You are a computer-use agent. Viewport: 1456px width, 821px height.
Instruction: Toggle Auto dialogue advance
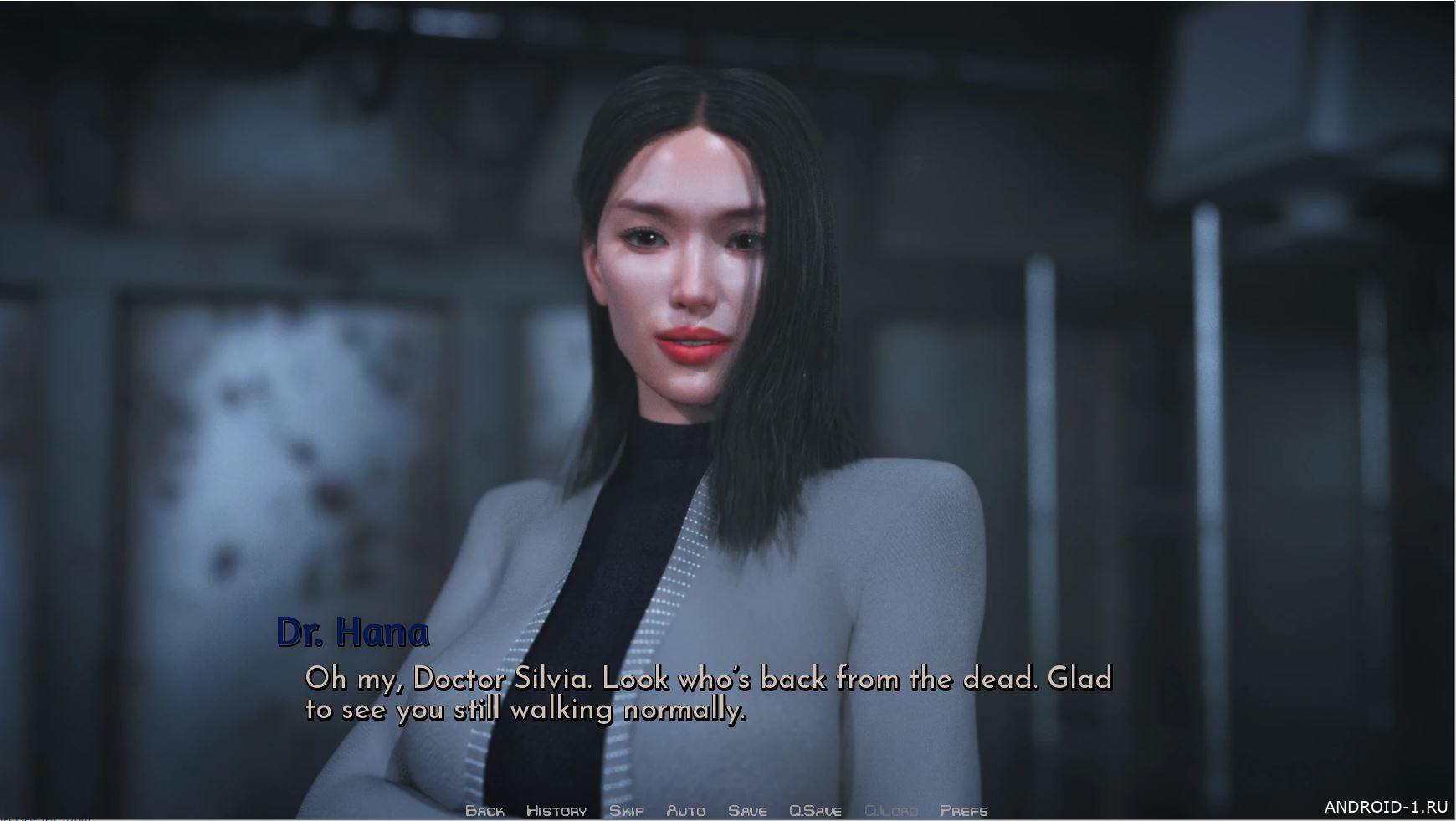click(x=685, y=810)
